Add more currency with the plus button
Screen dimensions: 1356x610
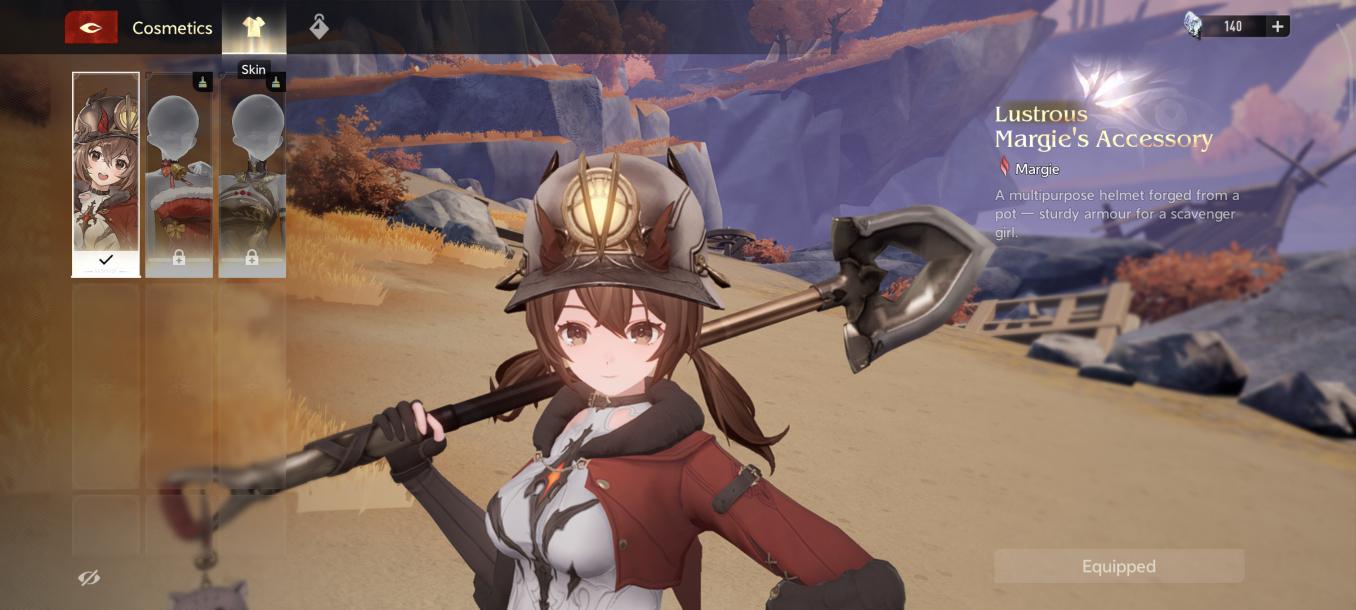point(1277,27)
